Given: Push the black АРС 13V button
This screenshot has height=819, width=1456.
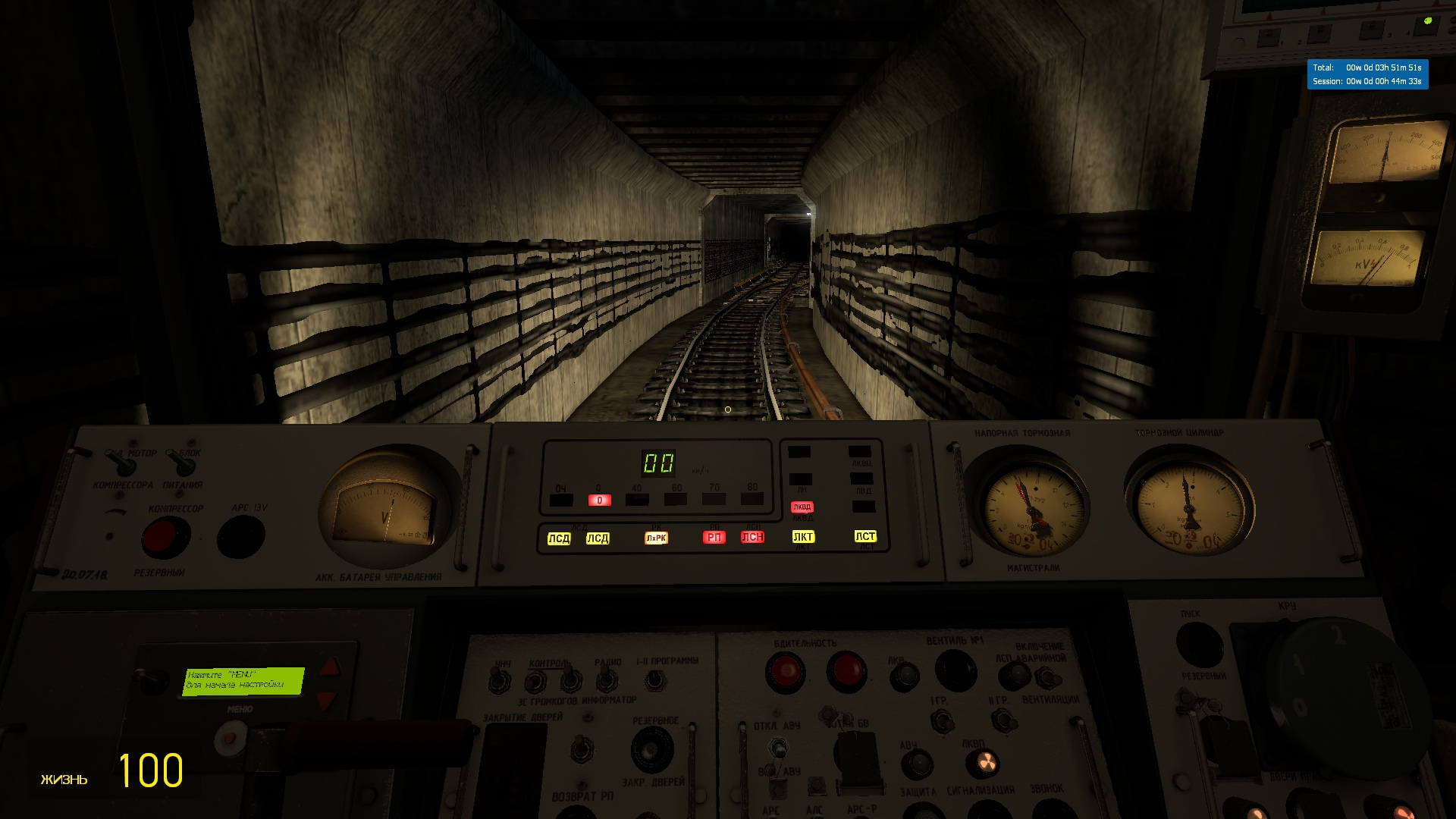Looking at the screenshot, I should [x=241, y=537].
